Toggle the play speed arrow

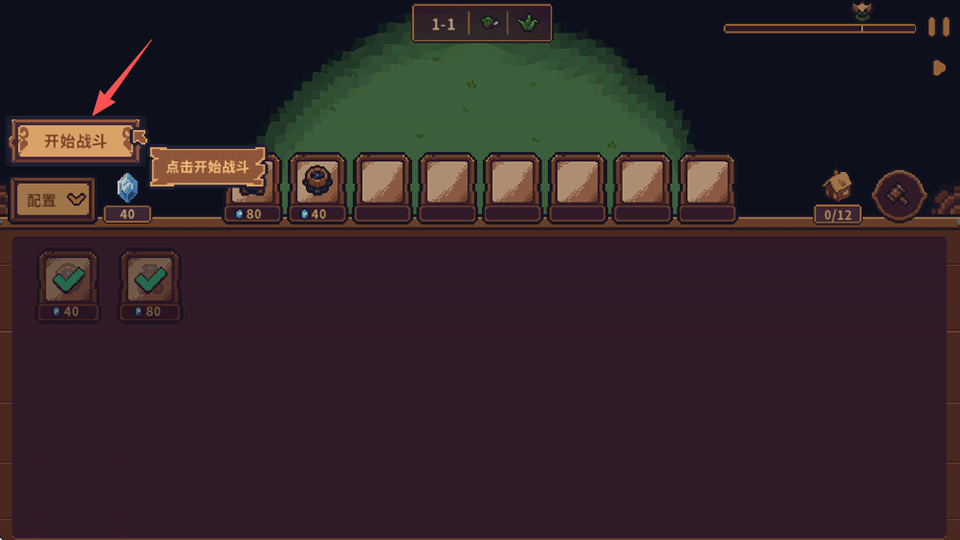939,68
